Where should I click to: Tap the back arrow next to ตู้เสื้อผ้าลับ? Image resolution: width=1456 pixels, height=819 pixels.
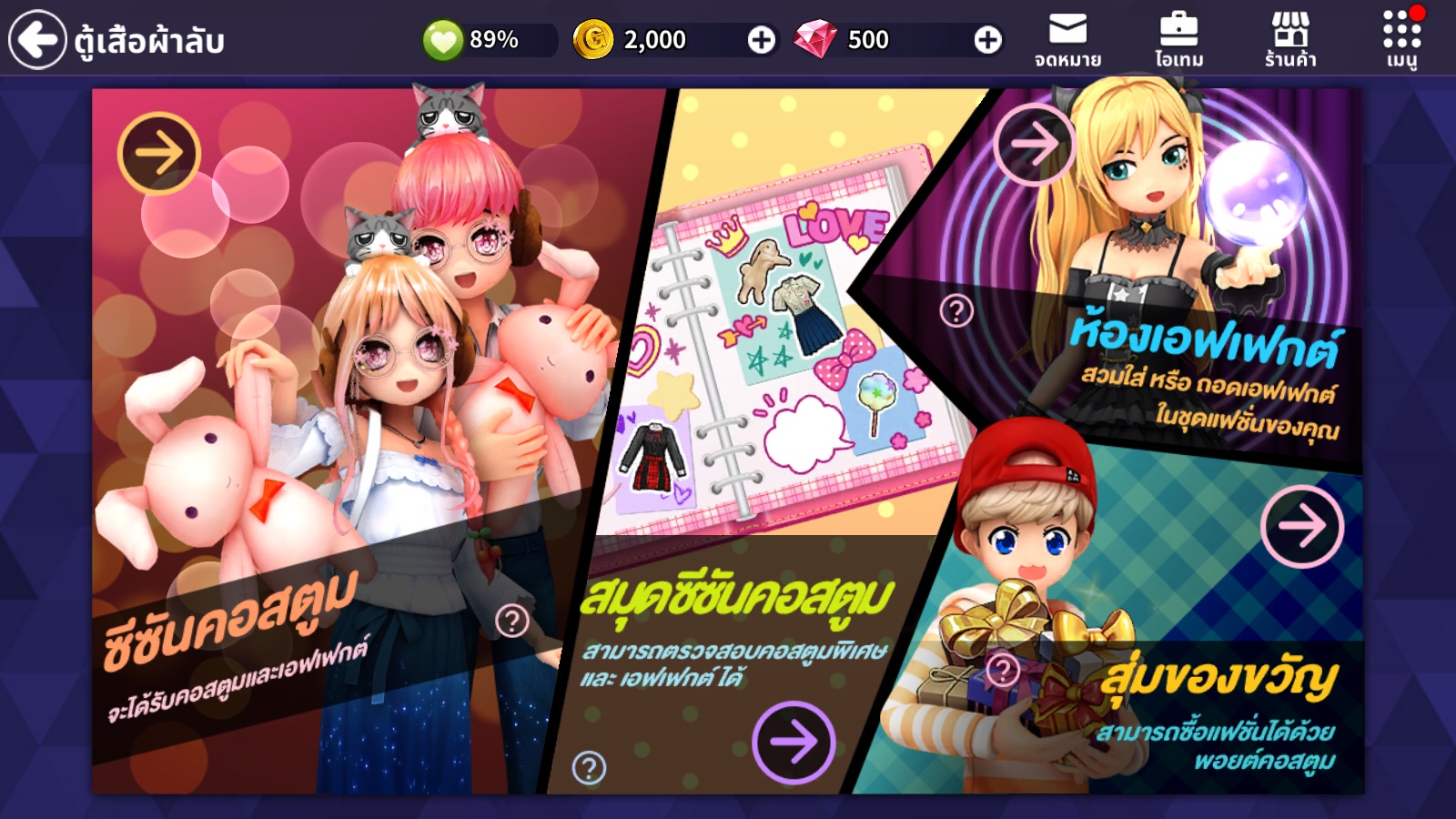[x=37, y=37]
